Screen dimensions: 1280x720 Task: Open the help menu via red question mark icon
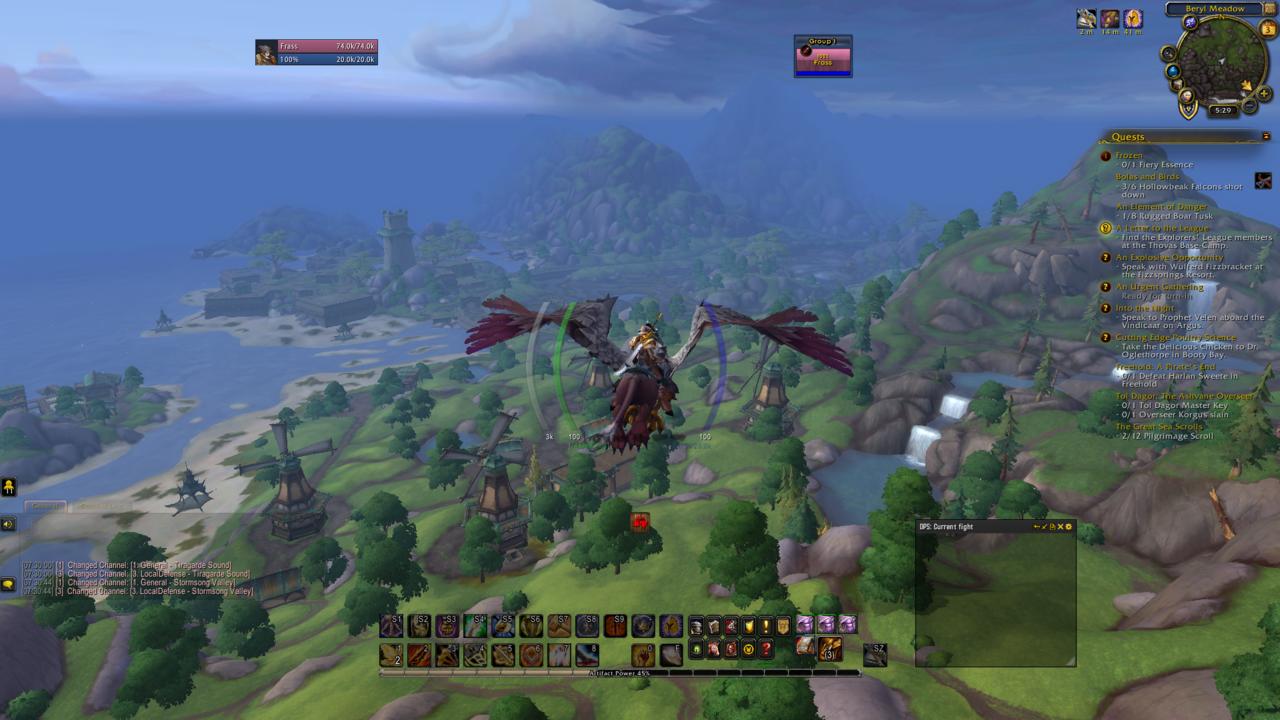tap(766, 650)
